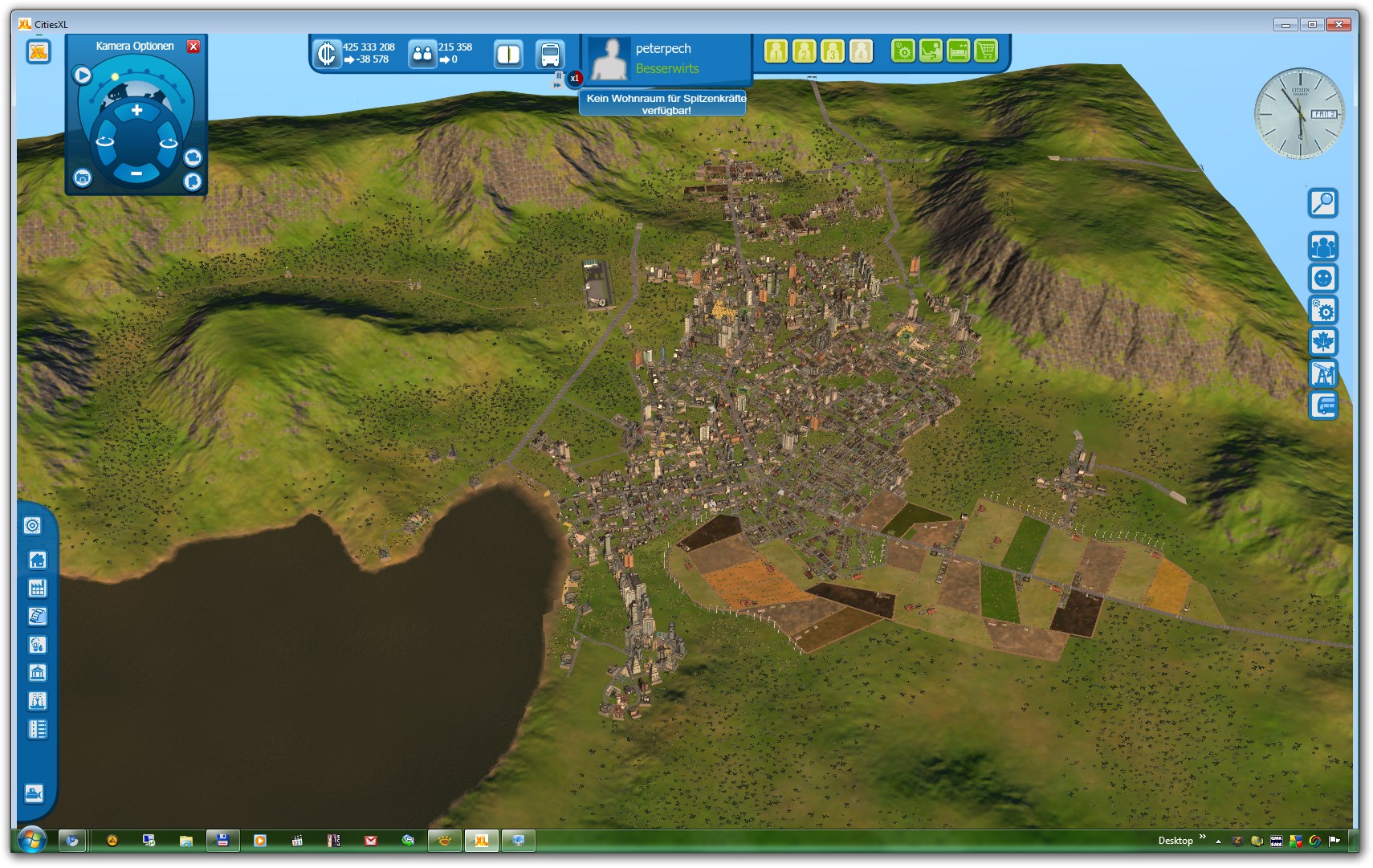Start the camera play button

[x=83, y=75]
